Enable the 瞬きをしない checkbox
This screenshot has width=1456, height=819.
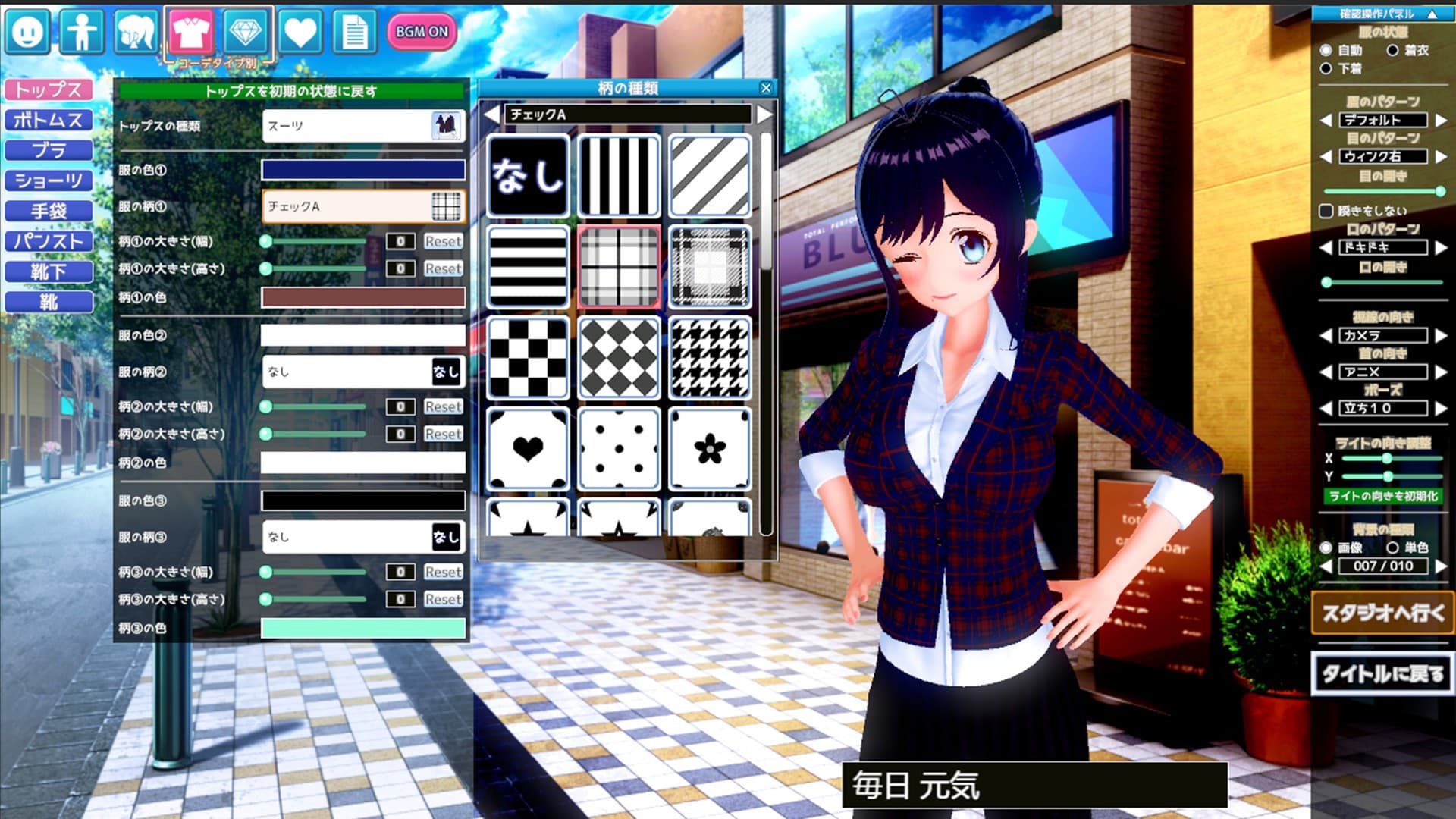tap(1326, 211)
